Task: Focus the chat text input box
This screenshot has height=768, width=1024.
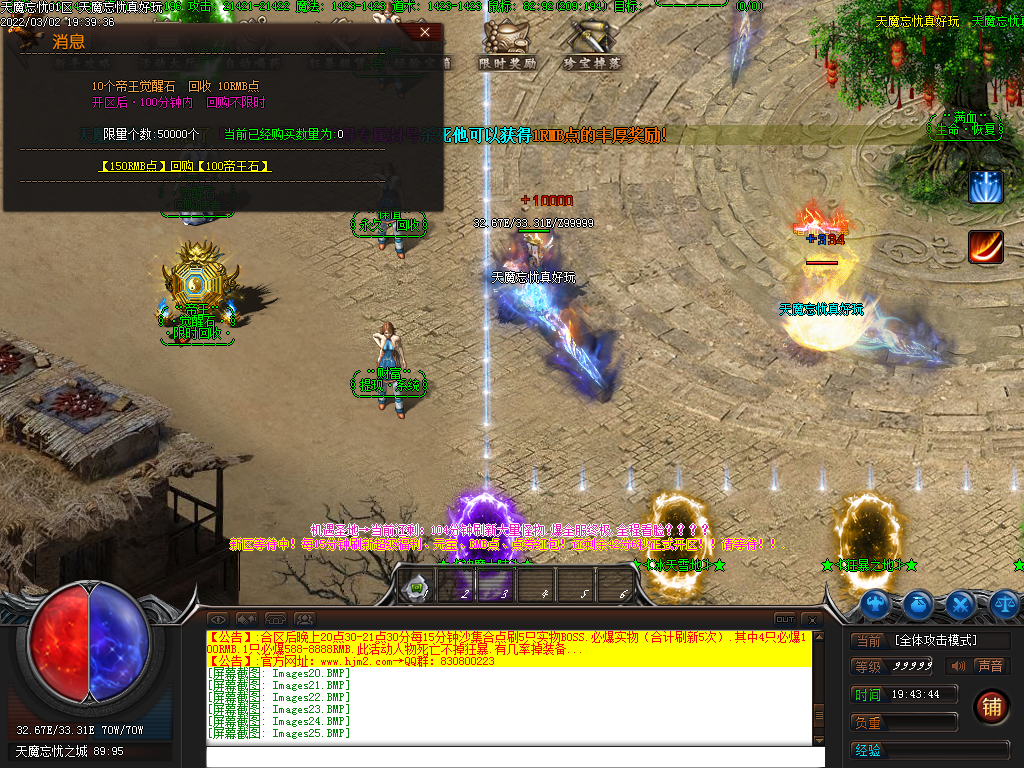Action: (515, 757)
